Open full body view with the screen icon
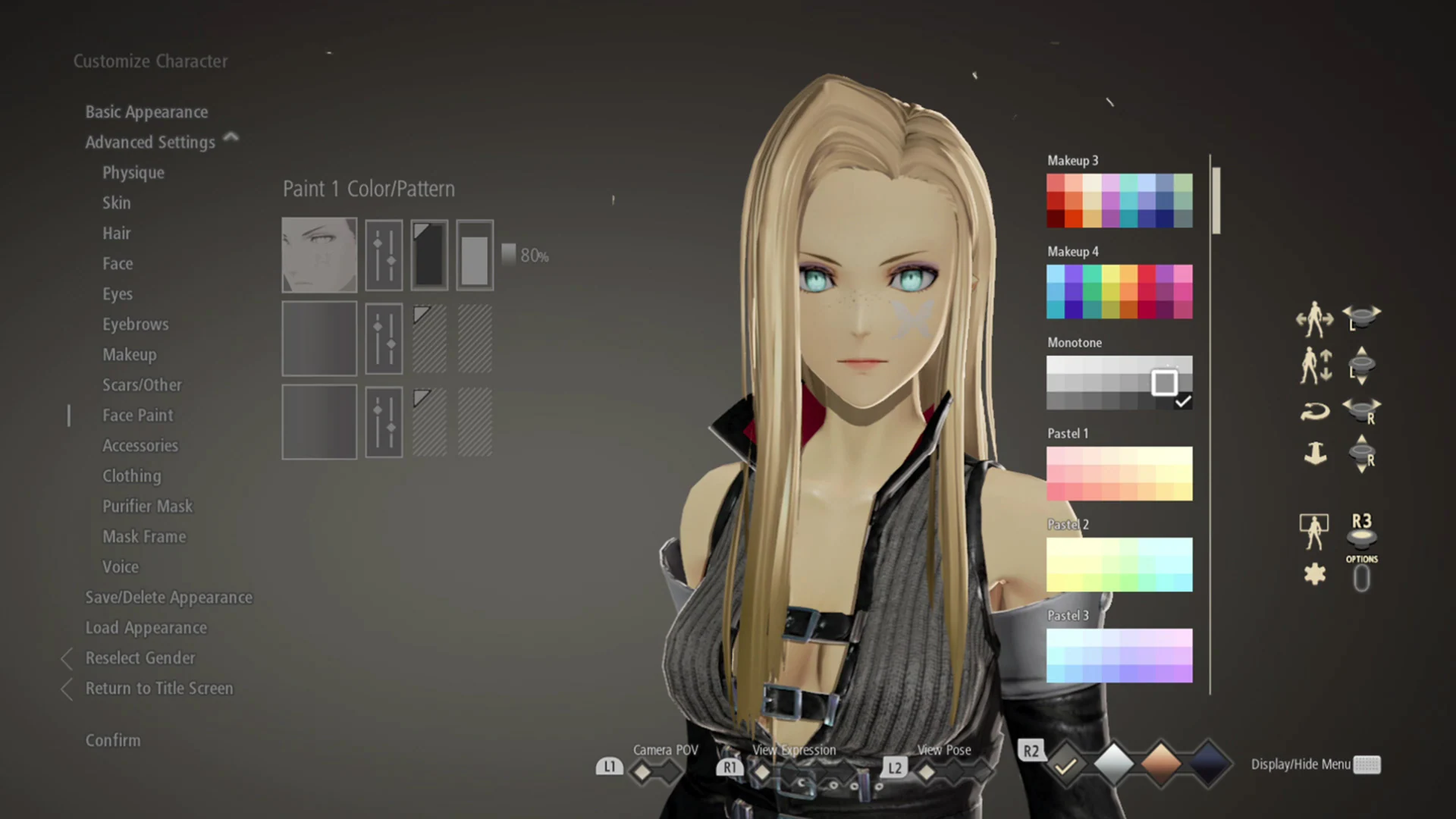 [1314, 531]
